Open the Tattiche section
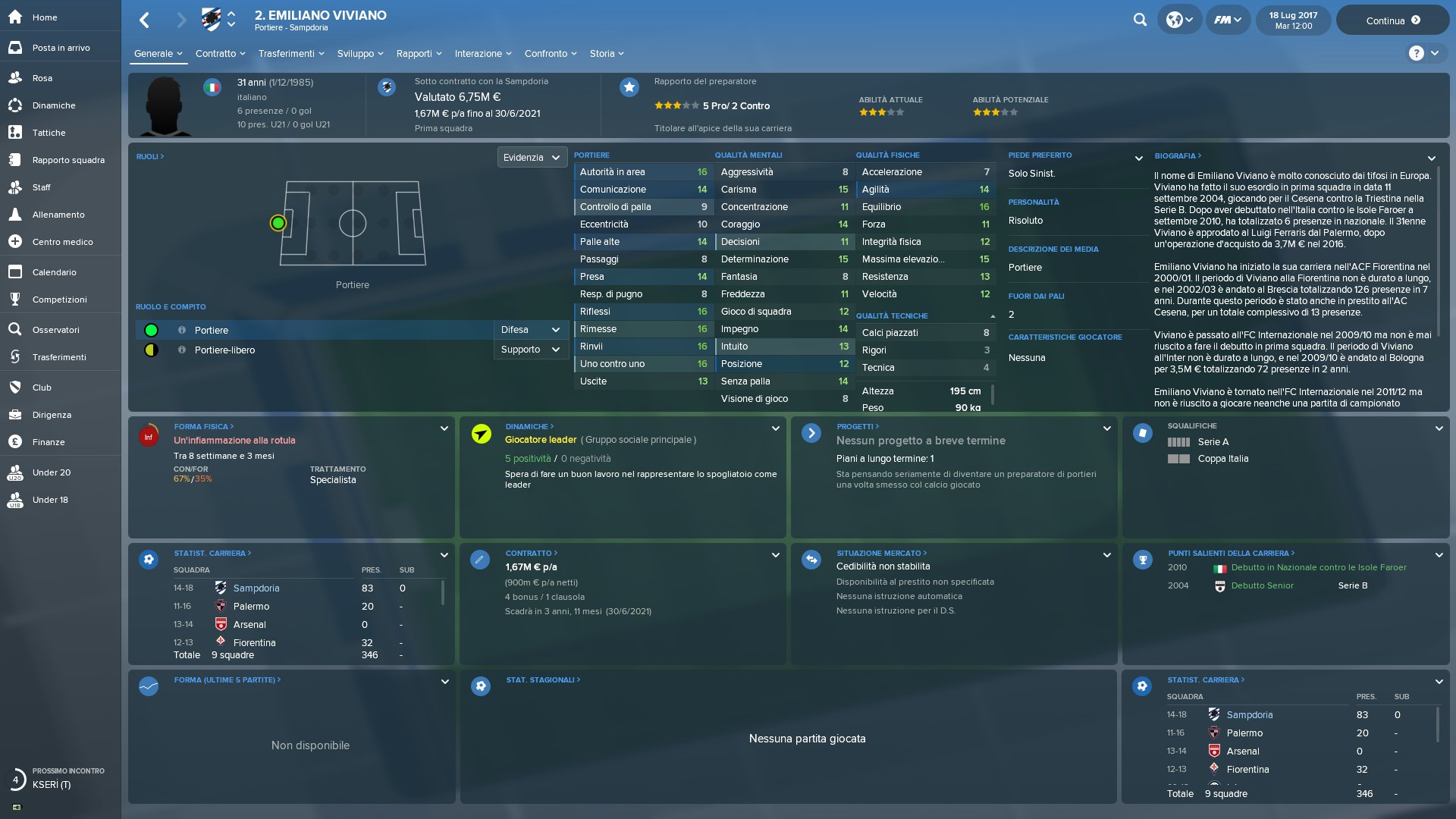The image size is (1456, 819). click(49, 133)
